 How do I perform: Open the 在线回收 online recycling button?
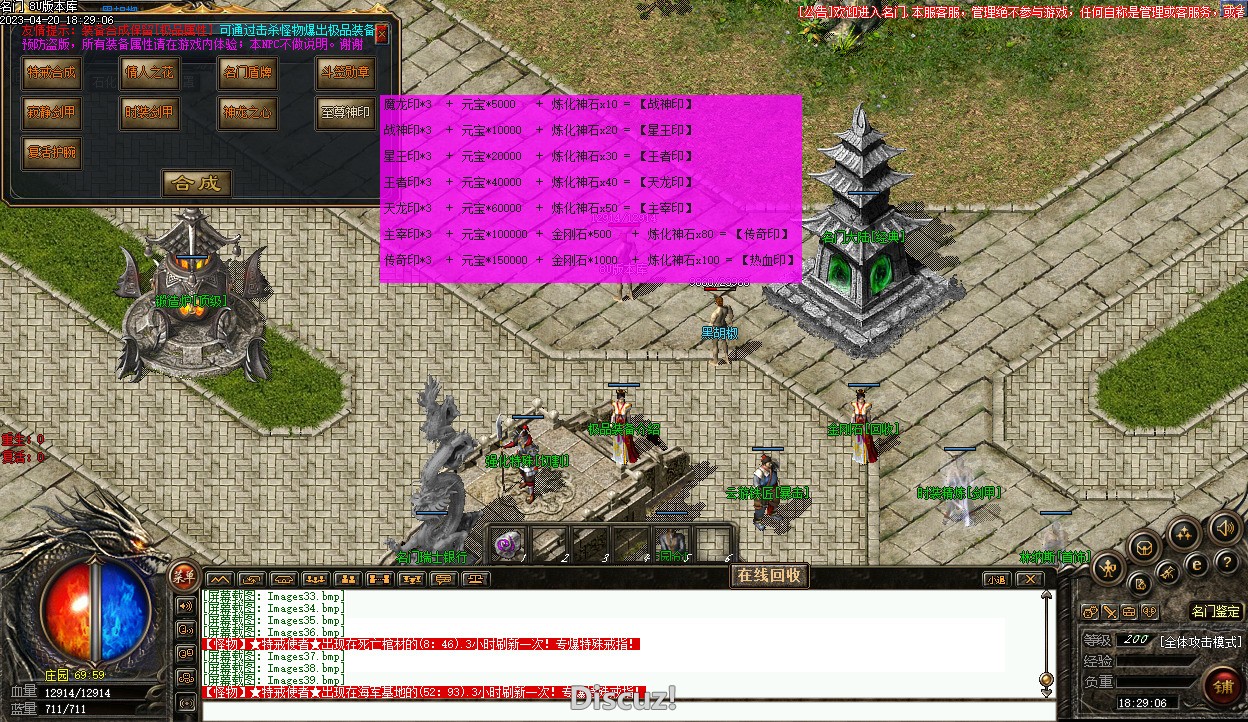tap(770, 575)
